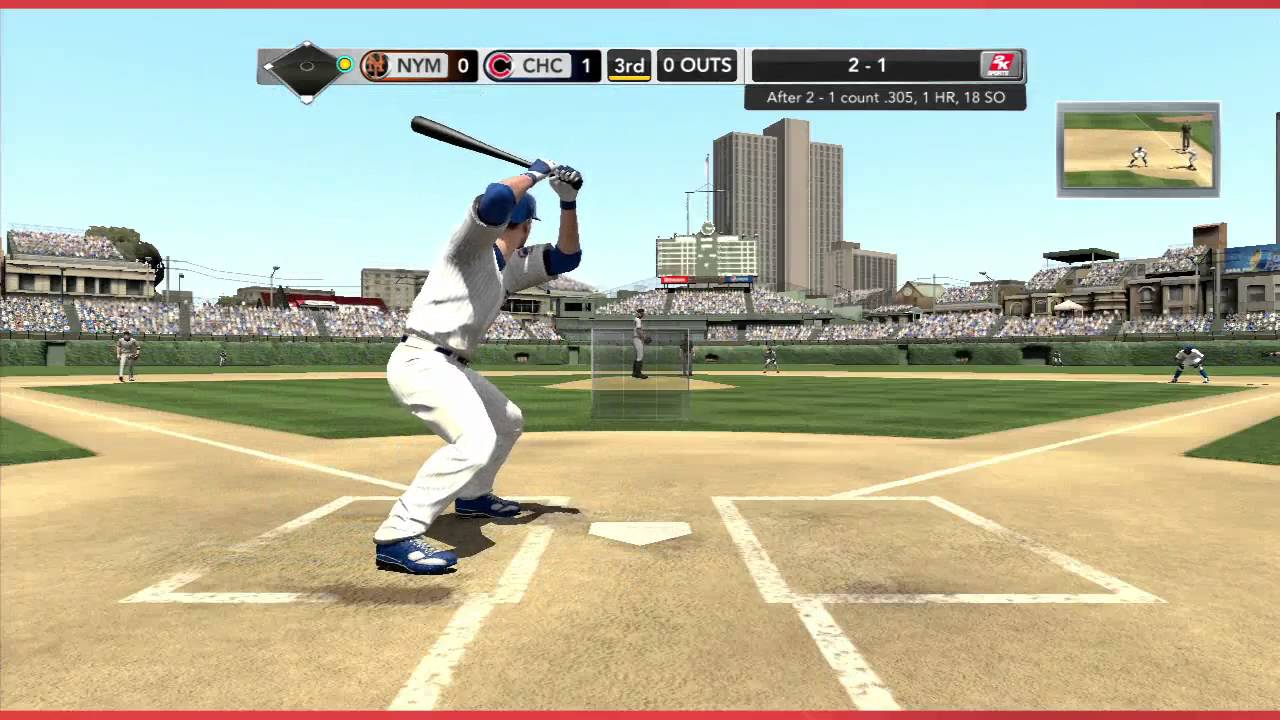Select the CHC team logo
This screenshot has height=720, width=1280.
pos(499,66)
